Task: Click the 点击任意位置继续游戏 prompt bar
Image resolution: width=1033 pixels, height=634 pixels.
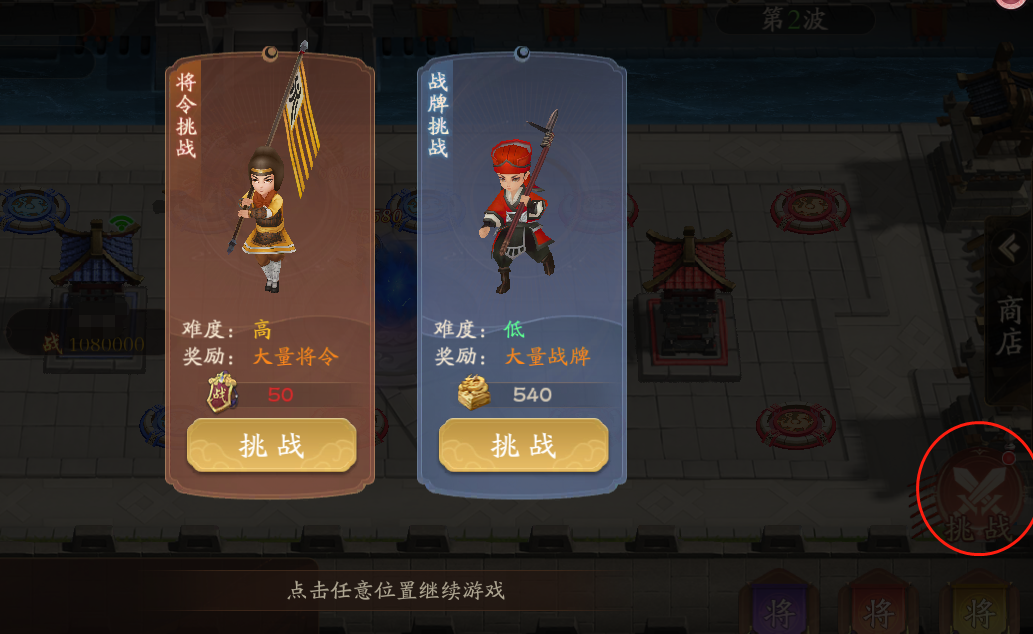Action: click(x=395, y=590)
